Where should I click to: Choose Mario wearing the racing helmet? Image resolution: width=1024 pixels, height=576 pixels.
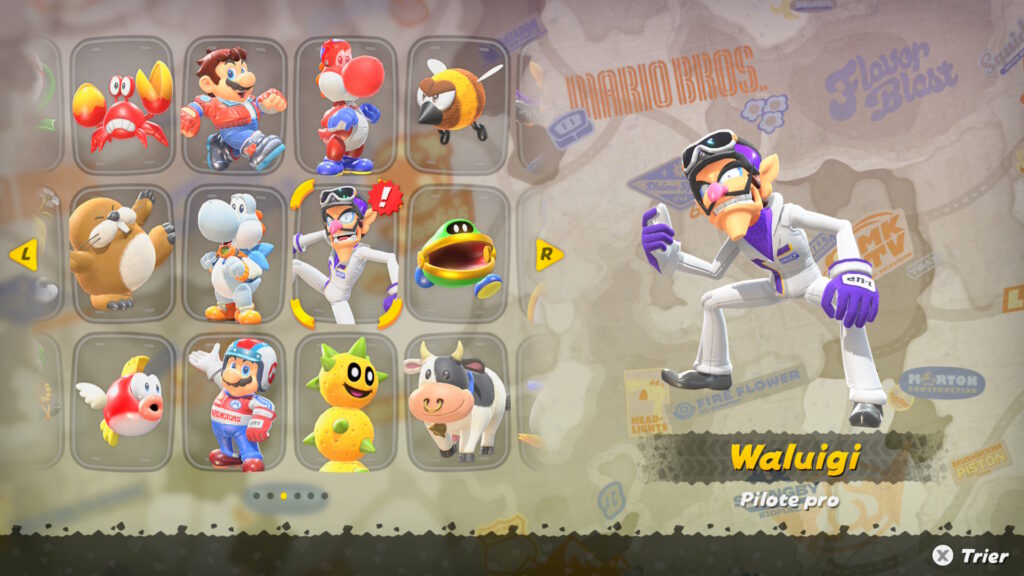[x=234, y=402]
